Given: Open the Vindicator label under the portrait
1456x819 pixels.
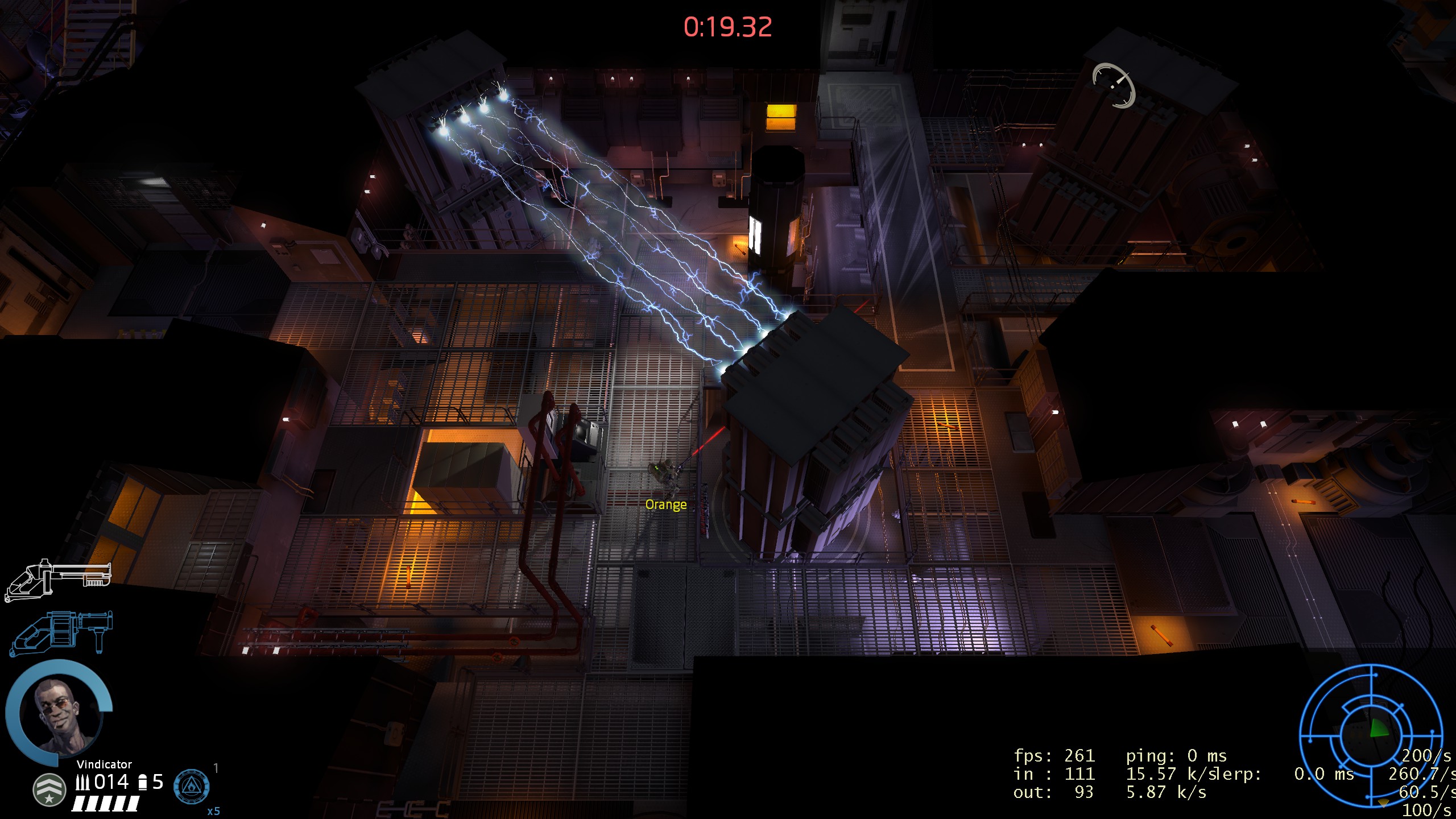Looking at the screenshot, I should click(x=104, y=764).
